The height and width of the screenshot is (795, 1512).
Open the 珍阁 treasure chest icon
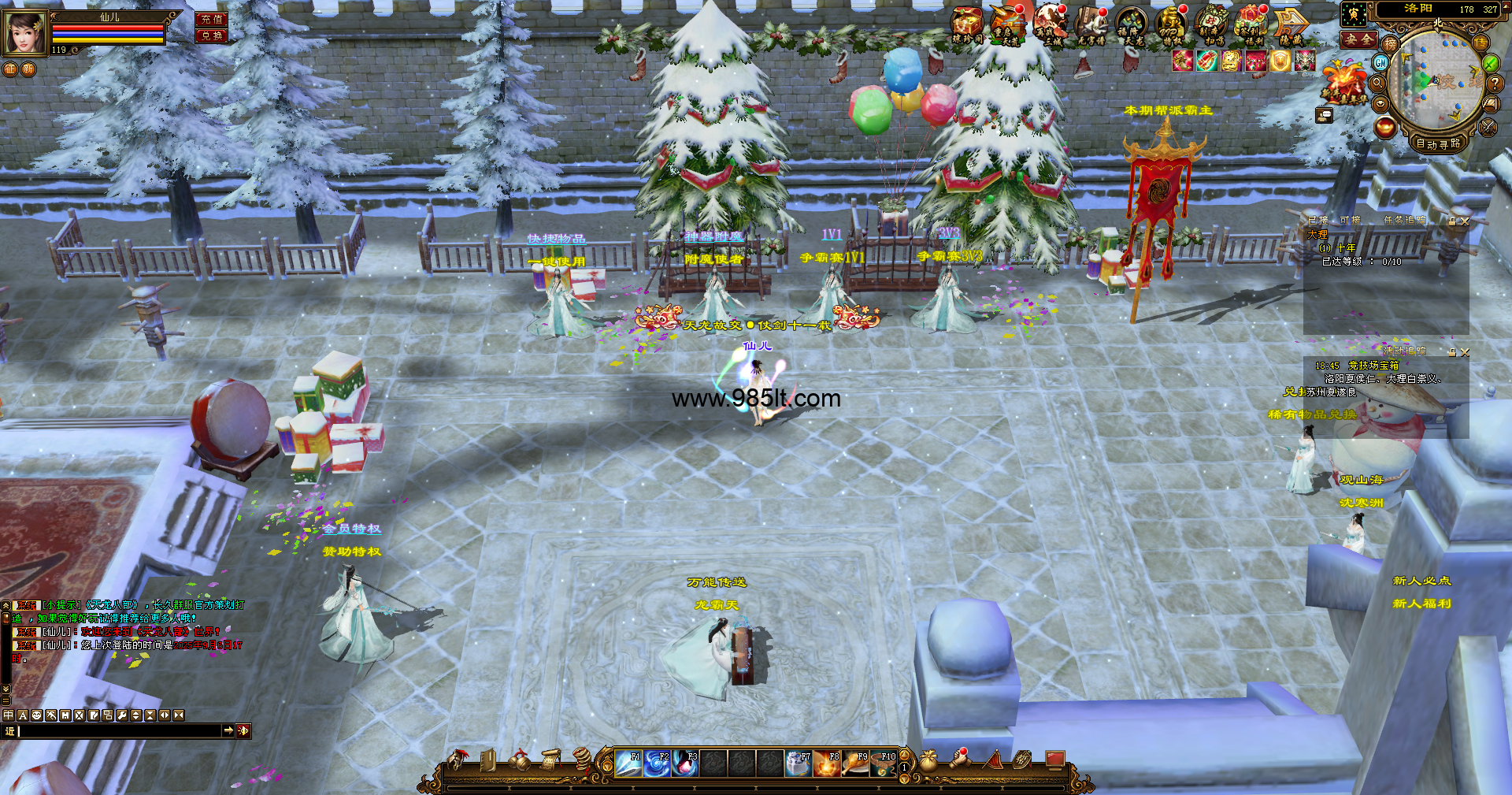(x=966, y=25)
